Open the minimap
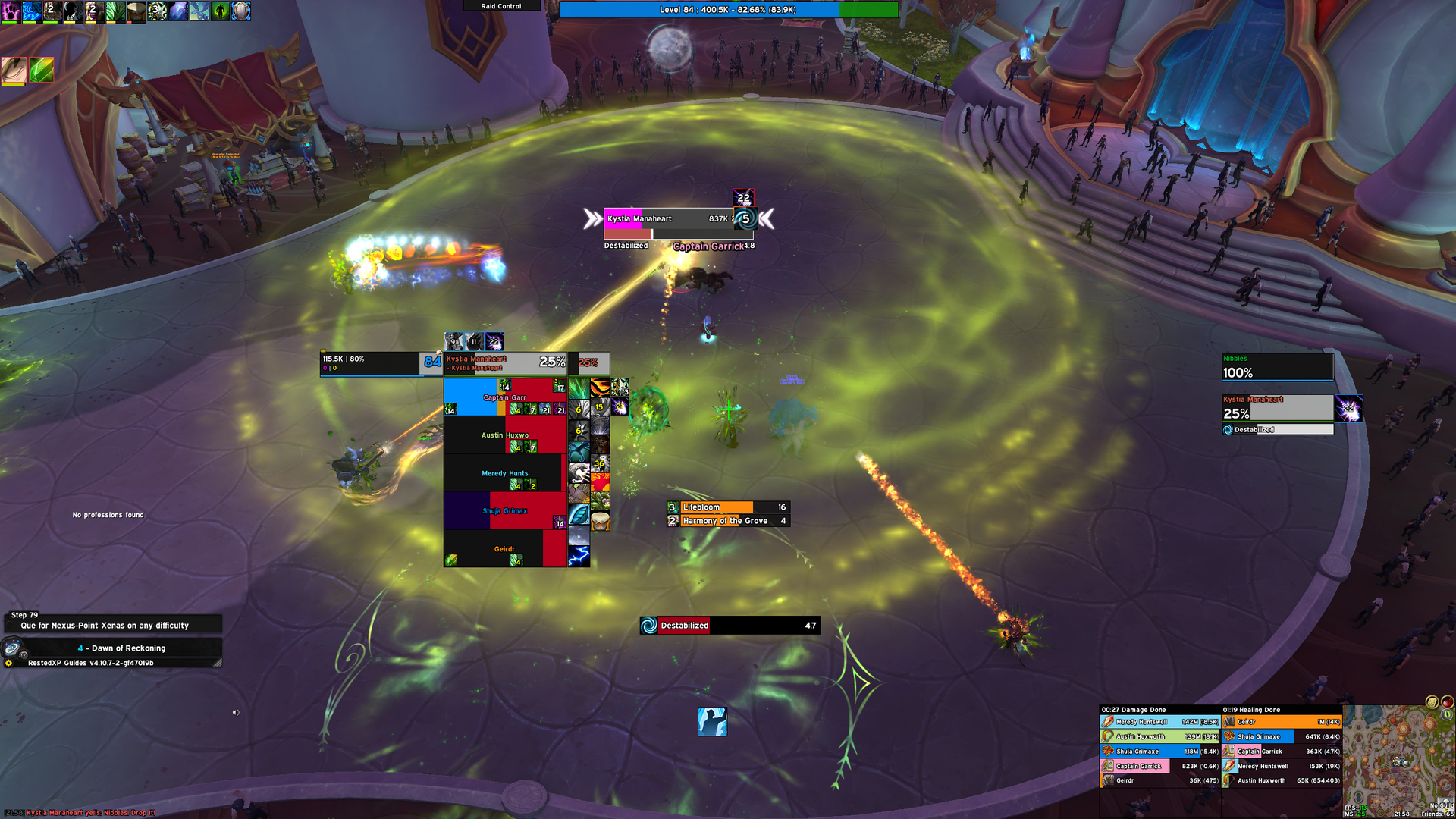This screenshot has height=819, width=1456. pos(1397,758)
